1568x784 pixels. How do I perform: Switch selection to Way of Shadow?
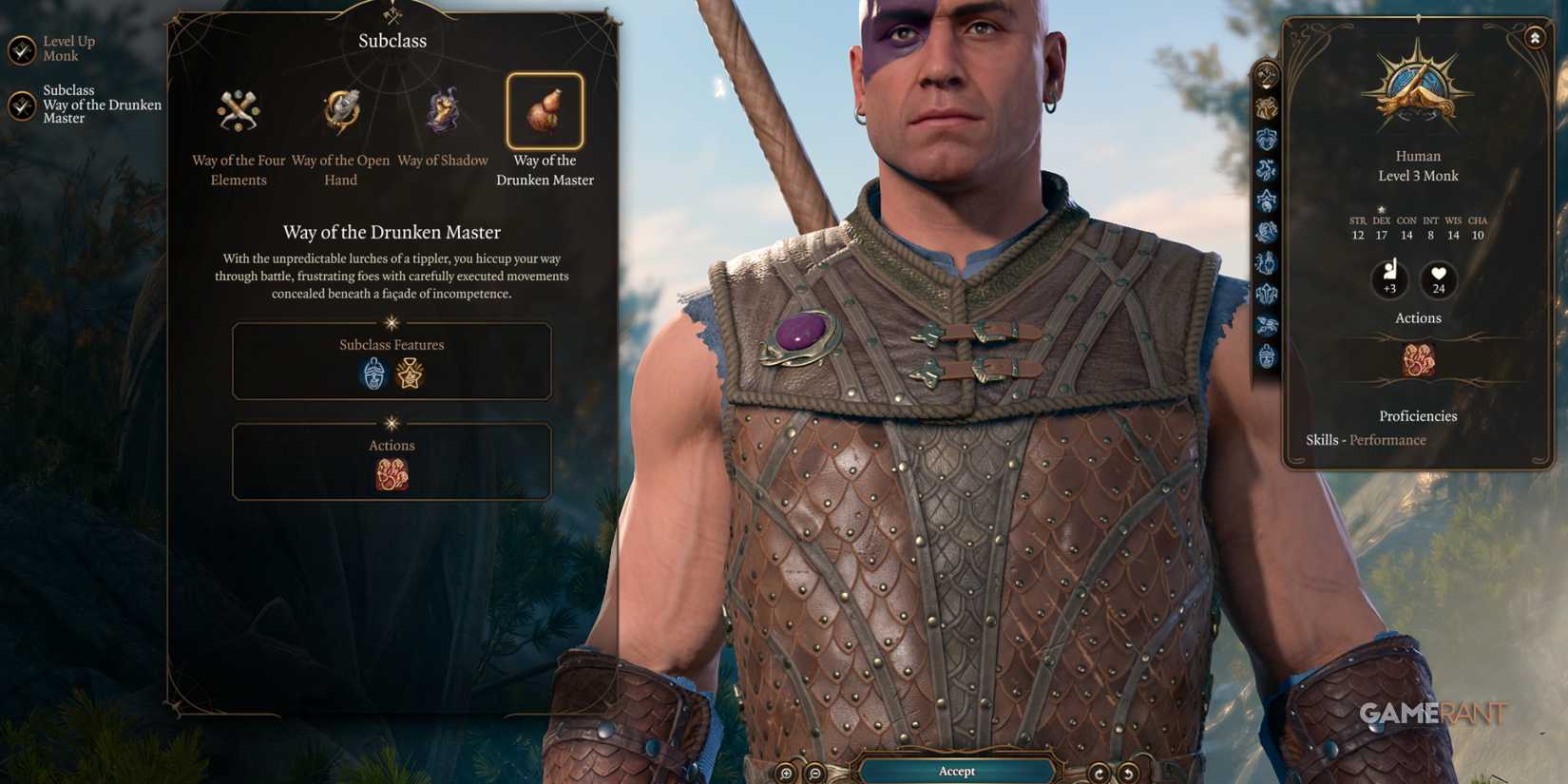pyautogui.click(x=442, y=109)
